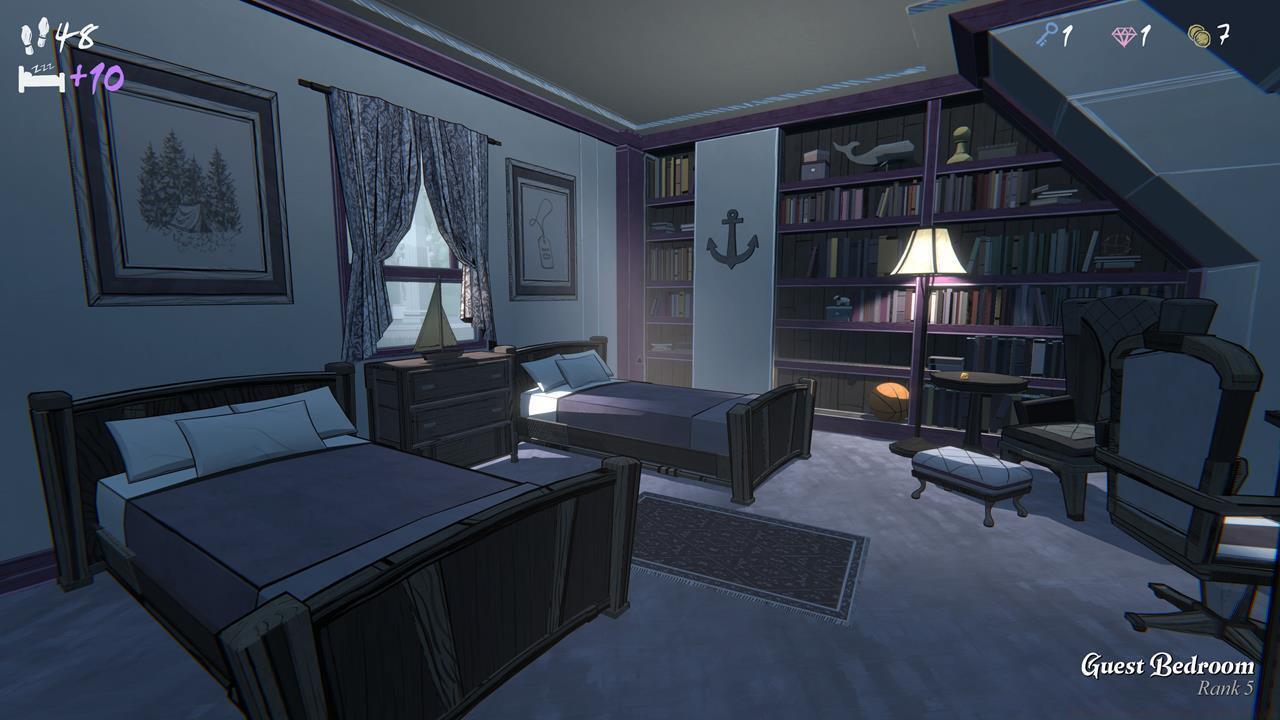Image resolution: width=1280 pixels, height=720 pixels.
Task: Click the Rank 5 text
Action: tap(1224, 687)
